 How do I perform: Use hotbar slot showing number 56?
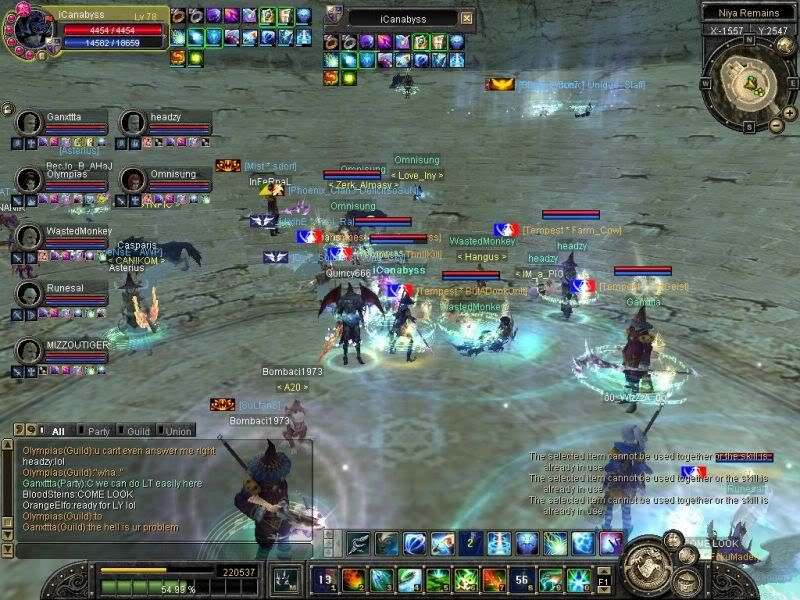(522, 579)
